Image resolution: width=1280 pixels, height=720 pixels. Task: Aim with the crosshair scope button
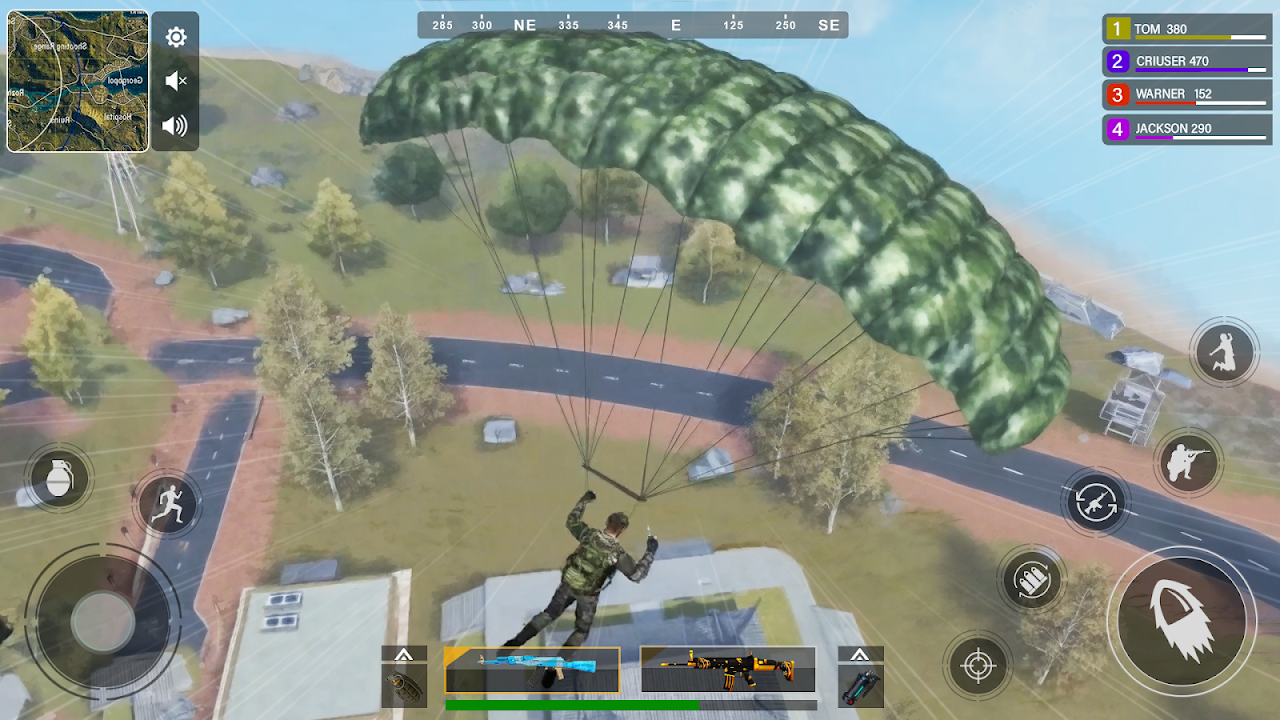coord(976,665)
